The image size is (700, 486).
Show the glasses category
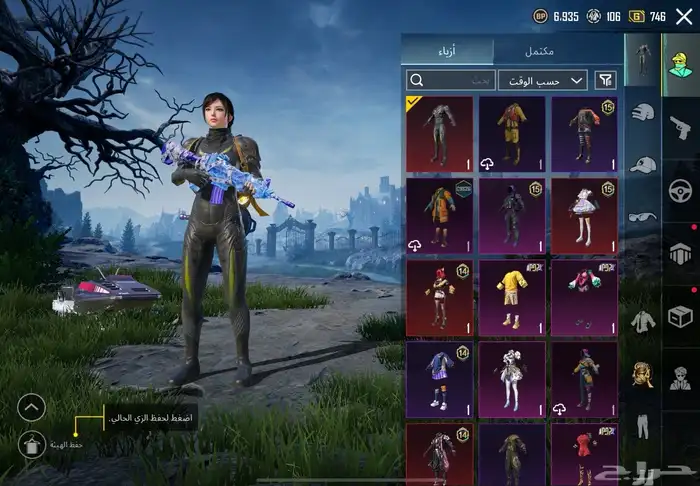[641, 216]
